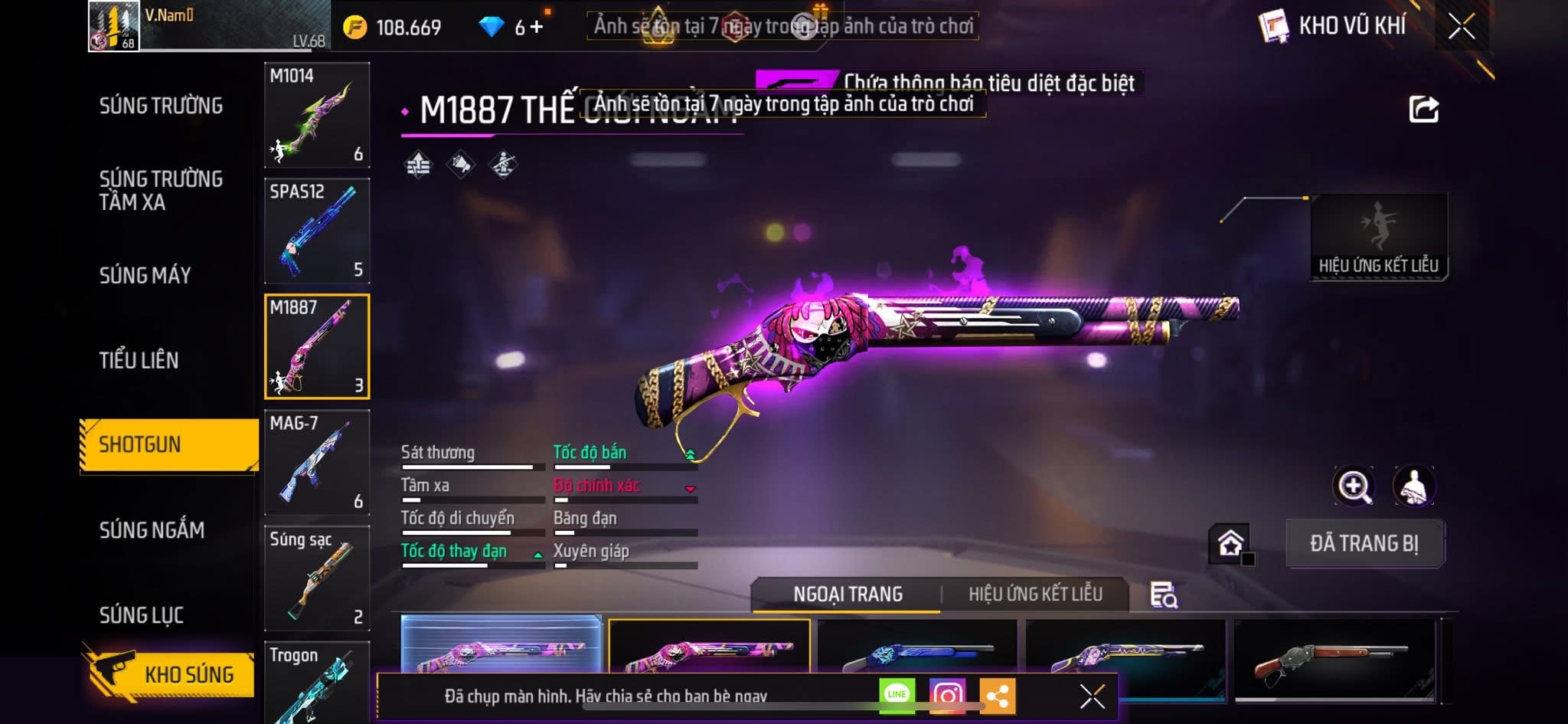
Task: Select the Súng Trường category
Action: coord(161,106)
